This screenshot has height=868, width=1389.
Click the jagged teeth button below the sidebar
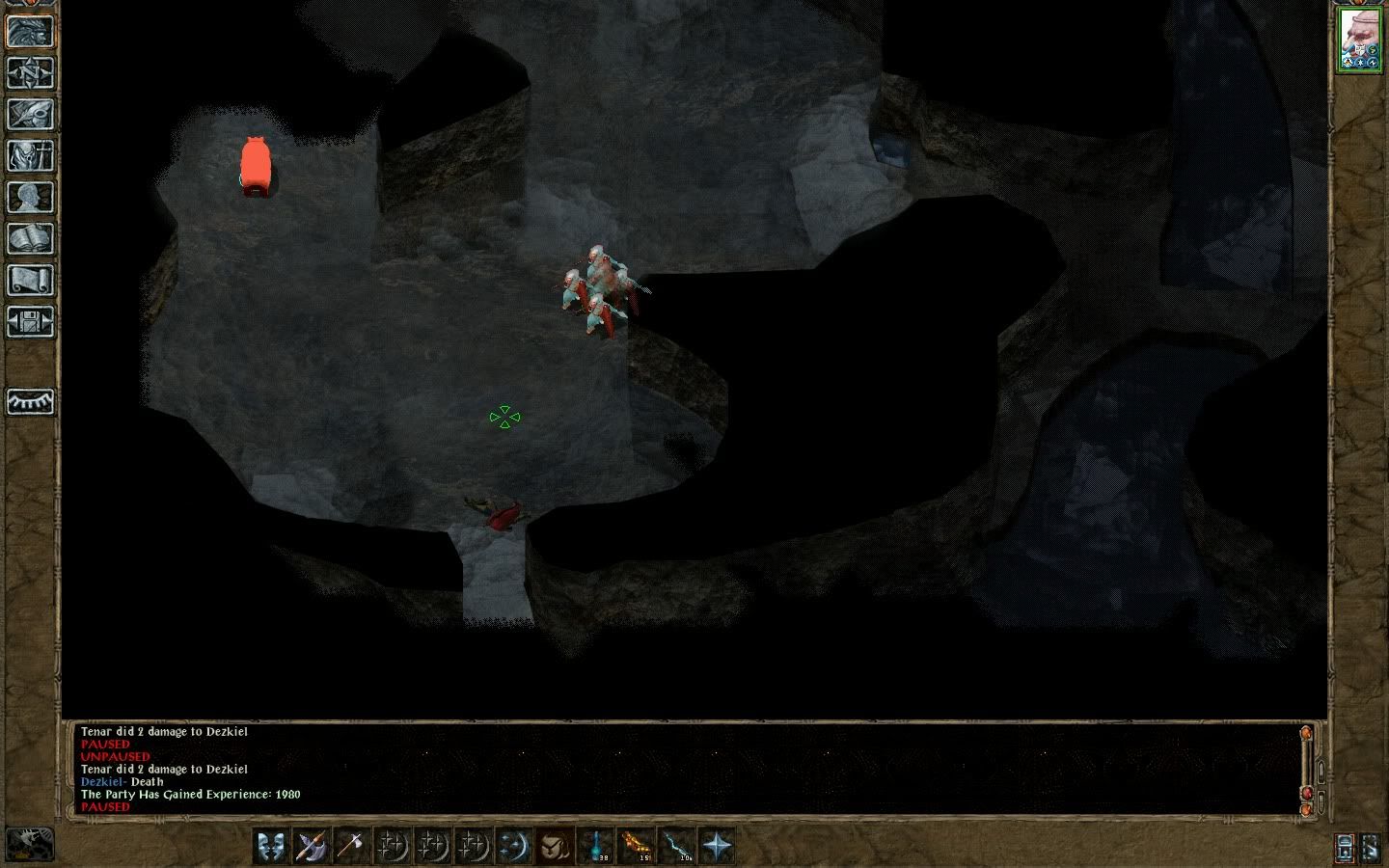[x=30, y=401]
